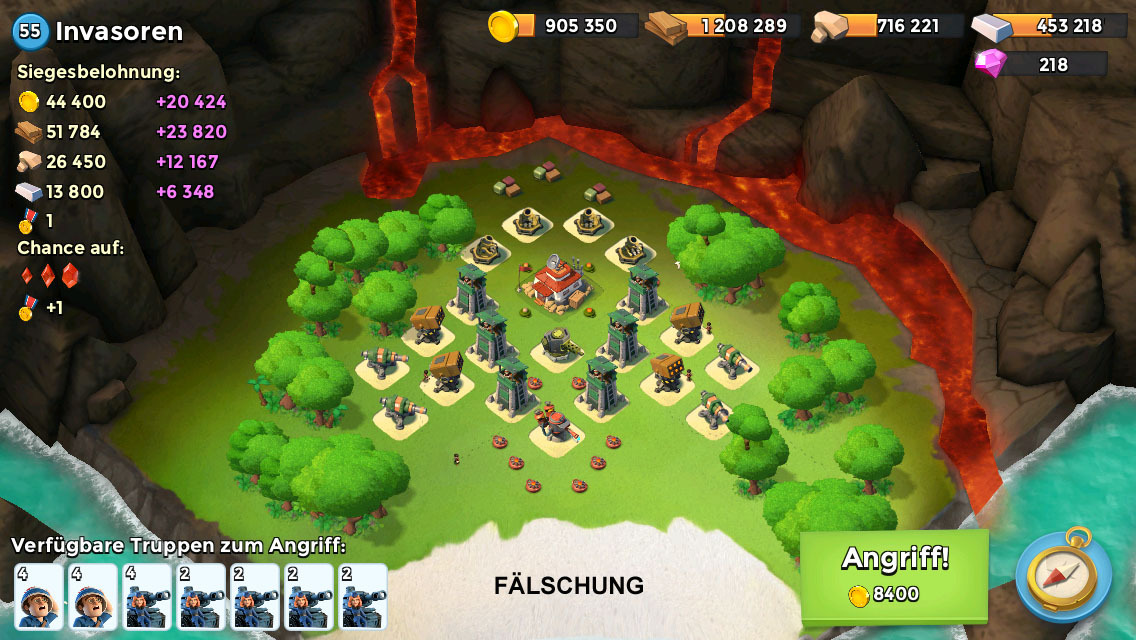Click the level 55 player badge
This screenshot has width=1136, height=640.
30,31
